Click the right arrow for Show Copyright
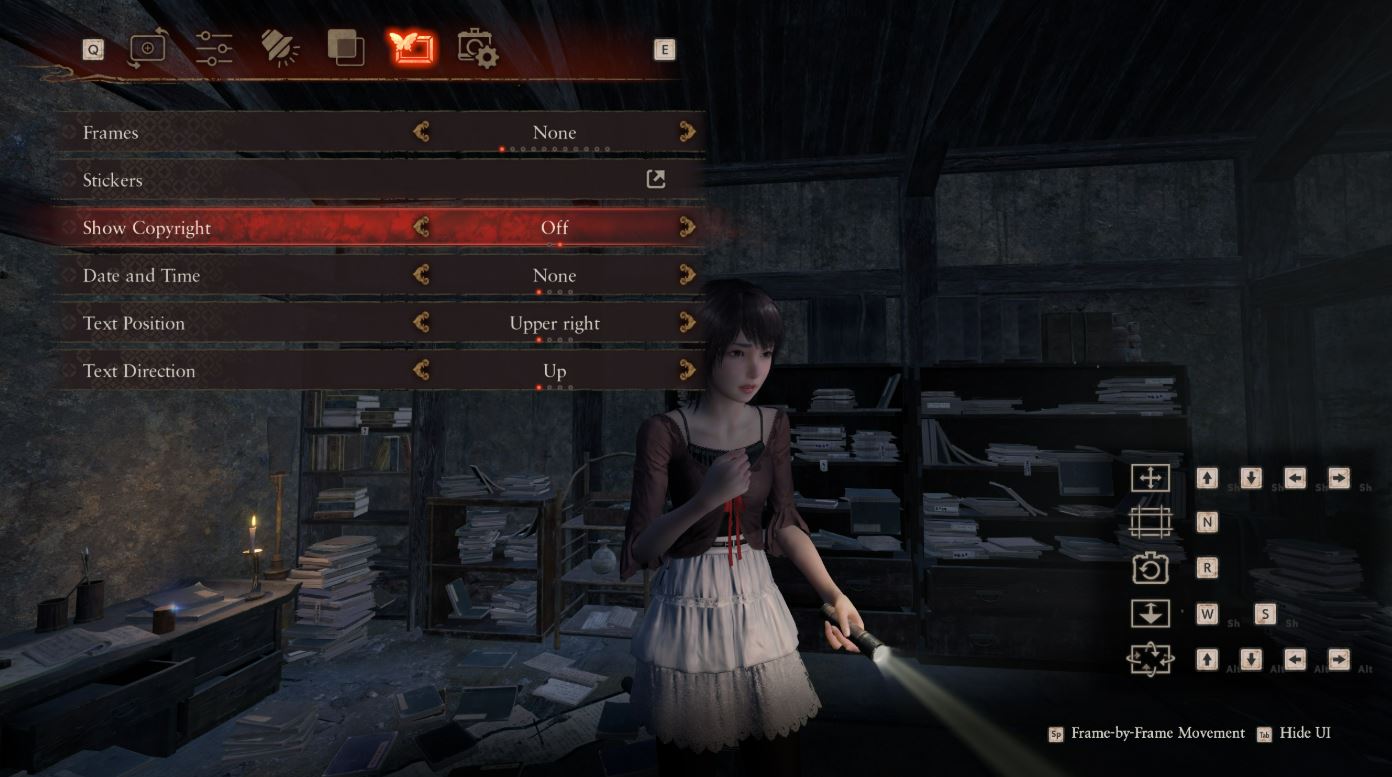The width and height of the screenshot is (1392, 777). click(687, 227)
